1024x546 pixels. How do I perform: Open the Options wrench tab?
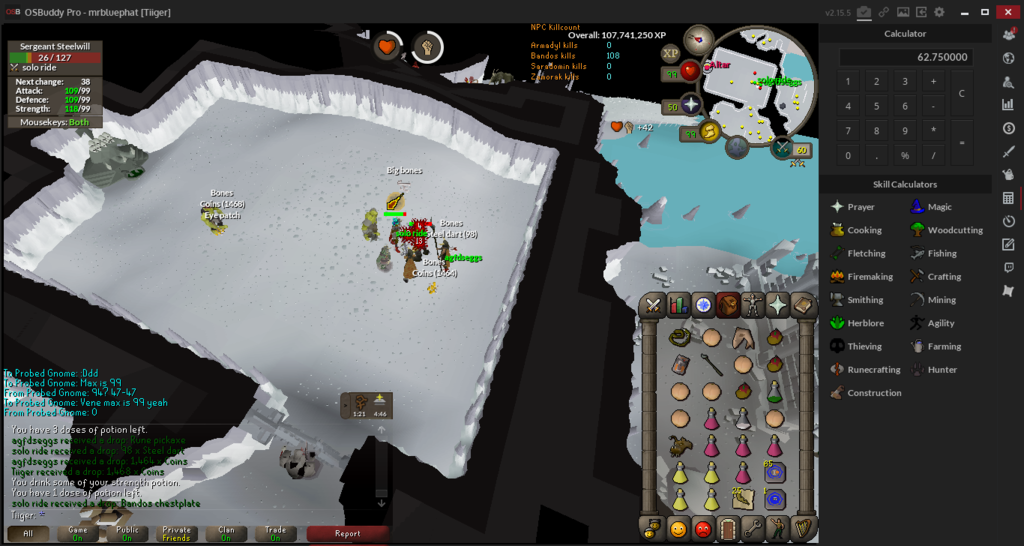pos(754,528)
